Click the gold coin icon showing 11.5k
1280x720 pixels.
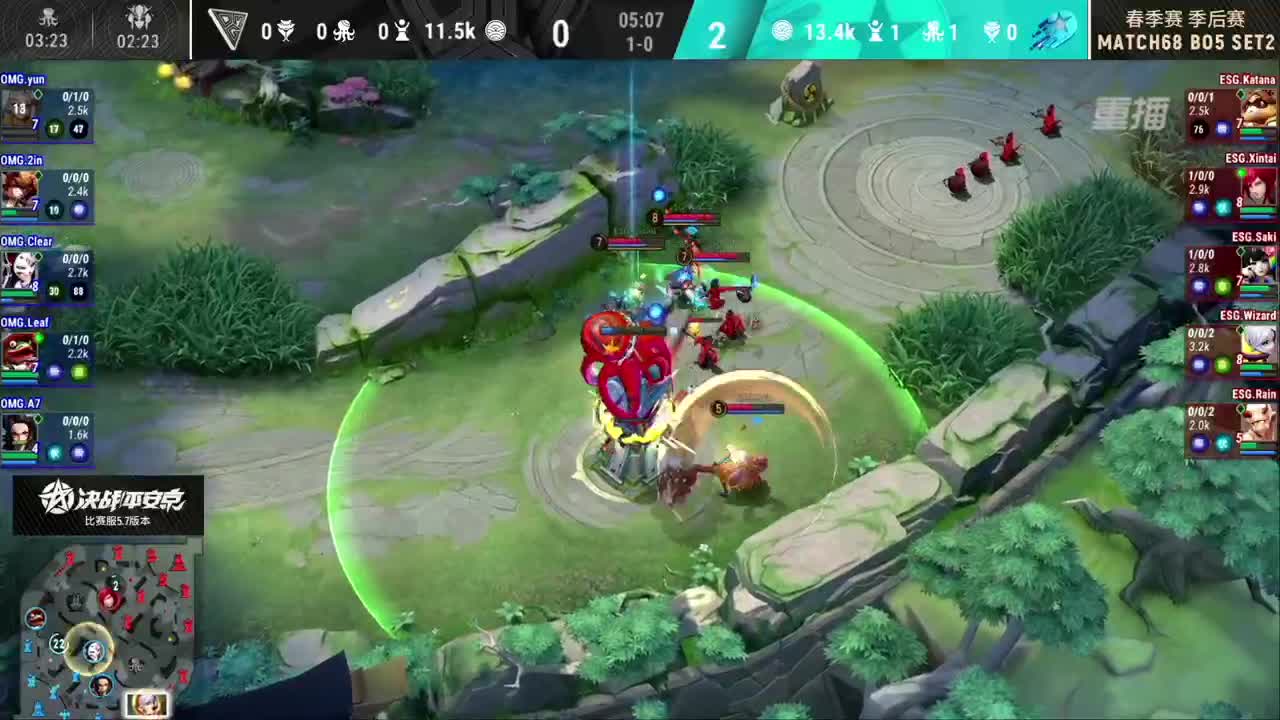point(496,32)
